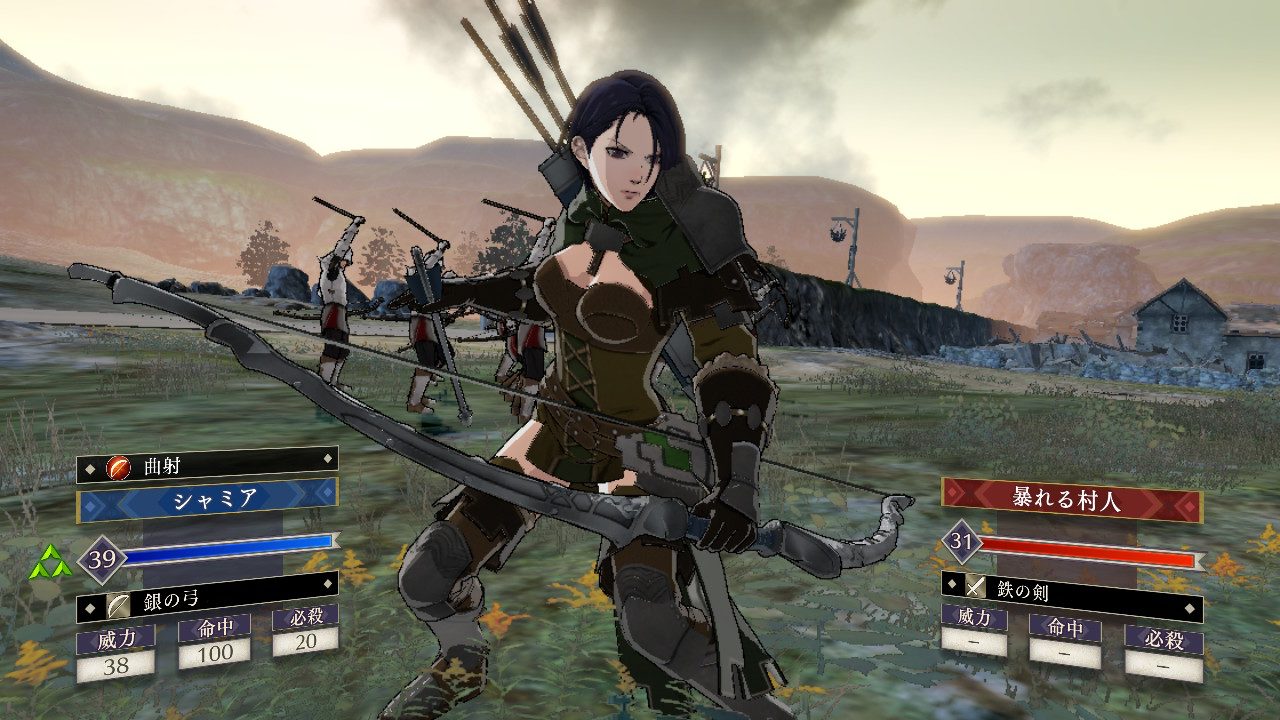Select the 曲射 combat art label

click(x=207, y=463)
